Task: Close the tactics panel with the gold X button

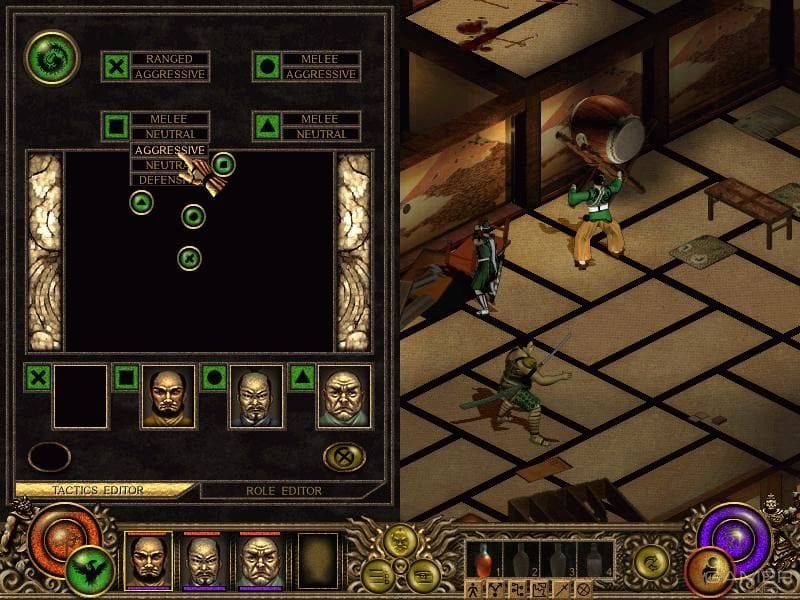Action: click(x=344, y=457)
